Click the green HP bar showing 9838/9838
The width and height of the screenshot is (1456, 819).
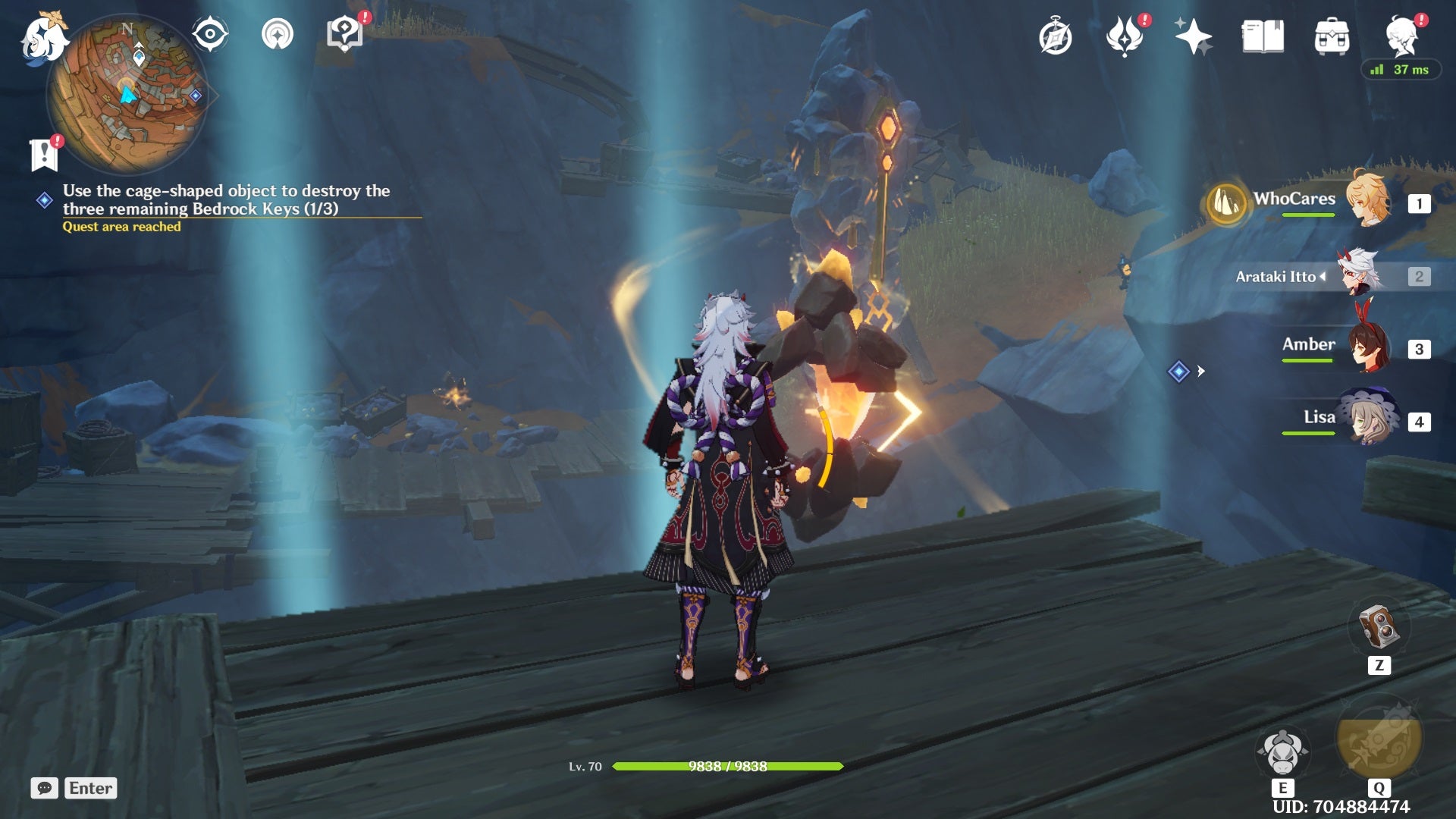(x=728, y=767)
